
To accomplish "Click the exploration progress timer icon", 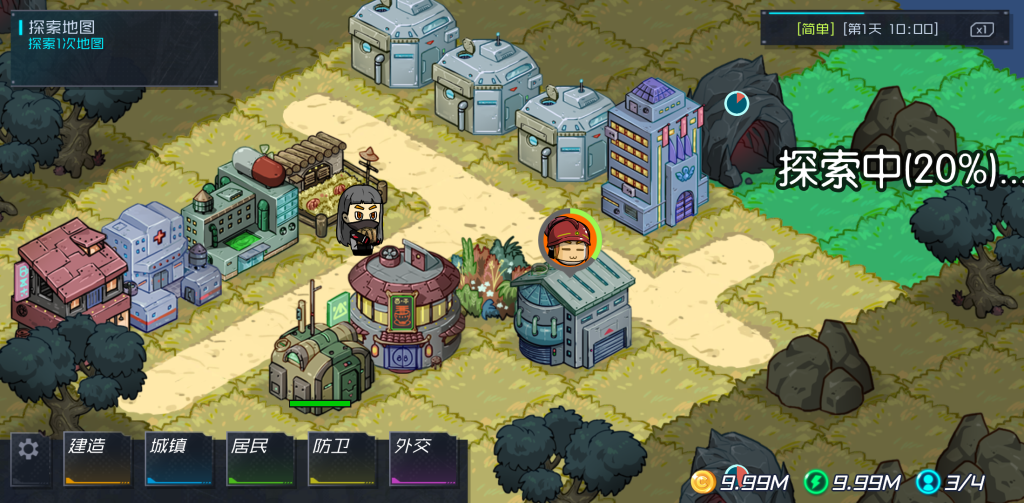I will pos(737,102).
